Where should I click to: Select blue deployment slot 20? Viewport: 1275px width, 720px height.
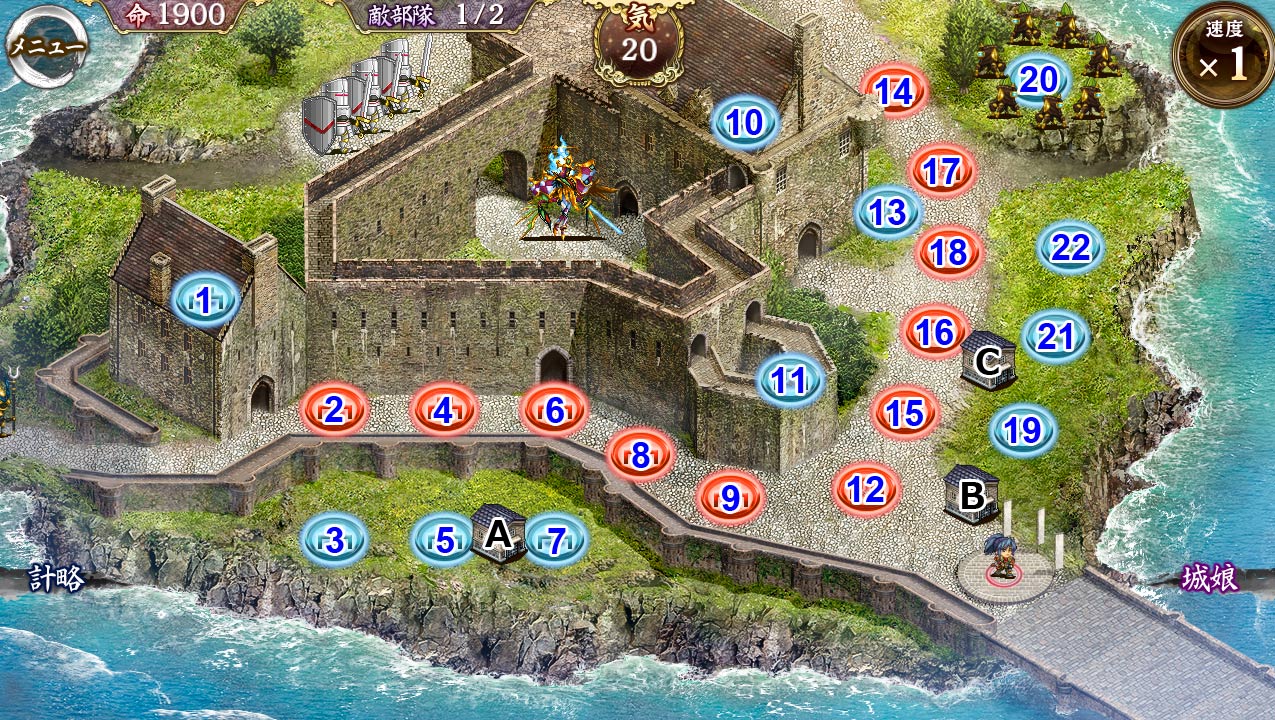point(1038,79)
